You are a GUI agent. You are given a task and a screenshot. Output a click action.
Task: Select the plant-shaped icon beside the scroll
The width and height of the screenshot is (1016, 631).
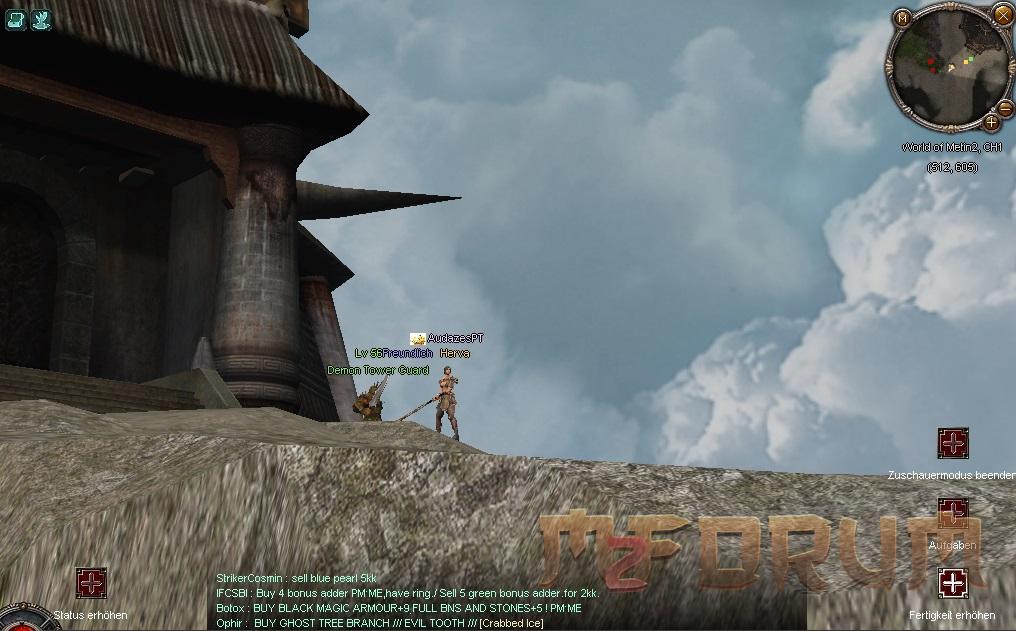pyautogui.click(x=41, y=19)
